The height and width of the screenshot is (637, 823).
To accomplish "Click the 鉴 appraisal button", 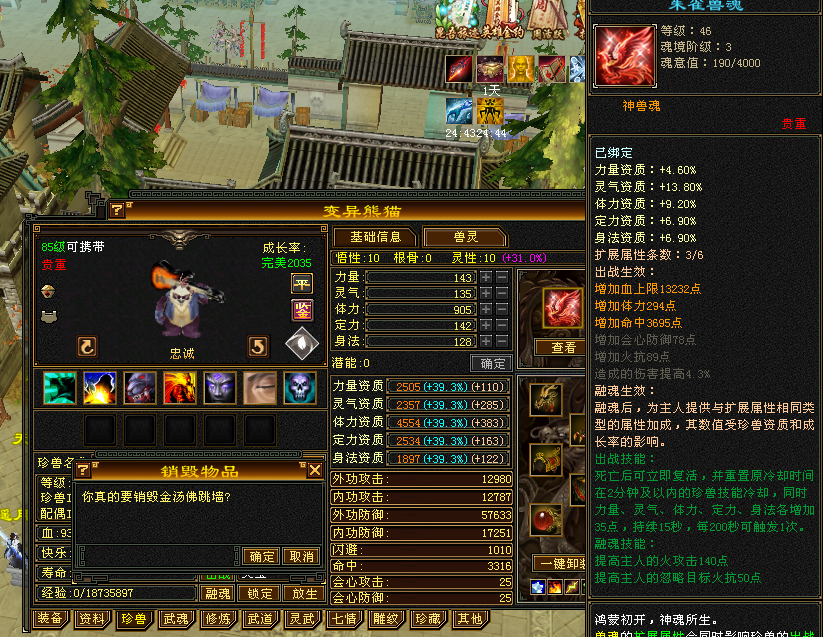I will pos(302,310).
